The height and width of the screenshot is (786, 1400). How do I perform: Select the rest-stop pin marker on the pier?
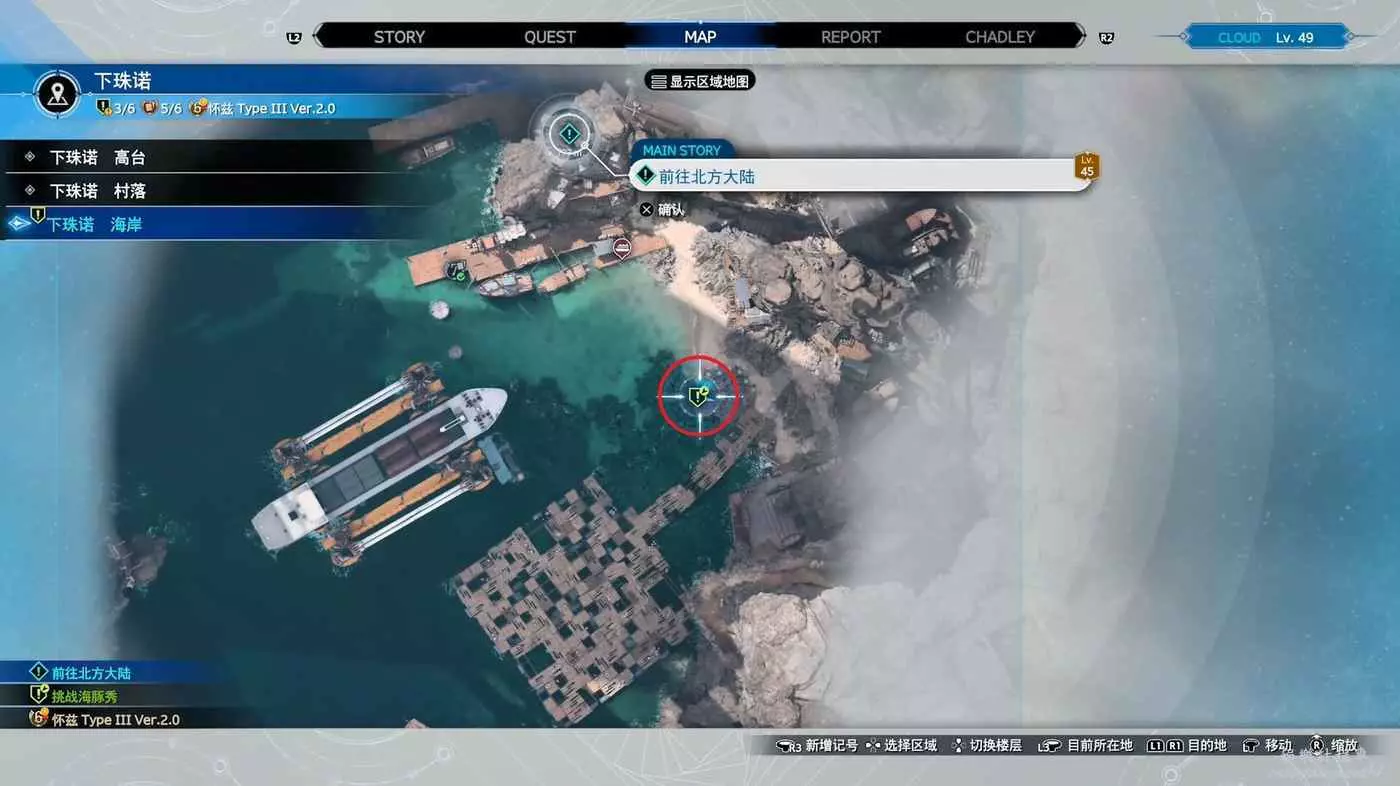(622, 247)
